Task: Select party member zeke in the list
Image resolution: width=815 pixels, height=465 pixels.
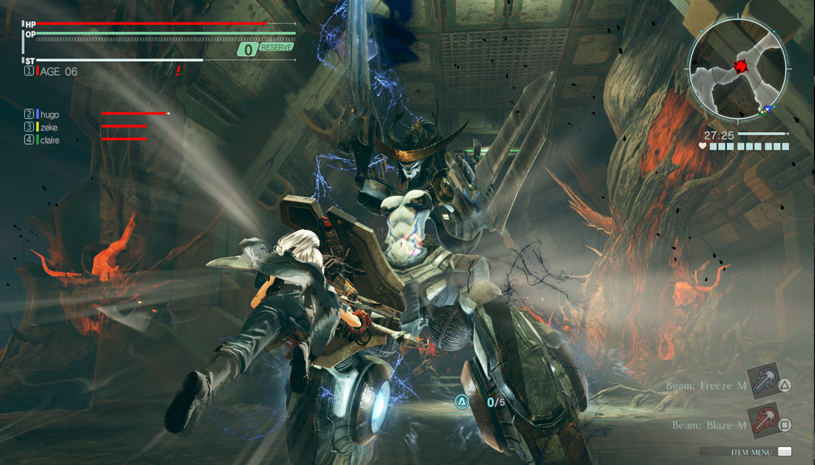Action: [48, 128]
